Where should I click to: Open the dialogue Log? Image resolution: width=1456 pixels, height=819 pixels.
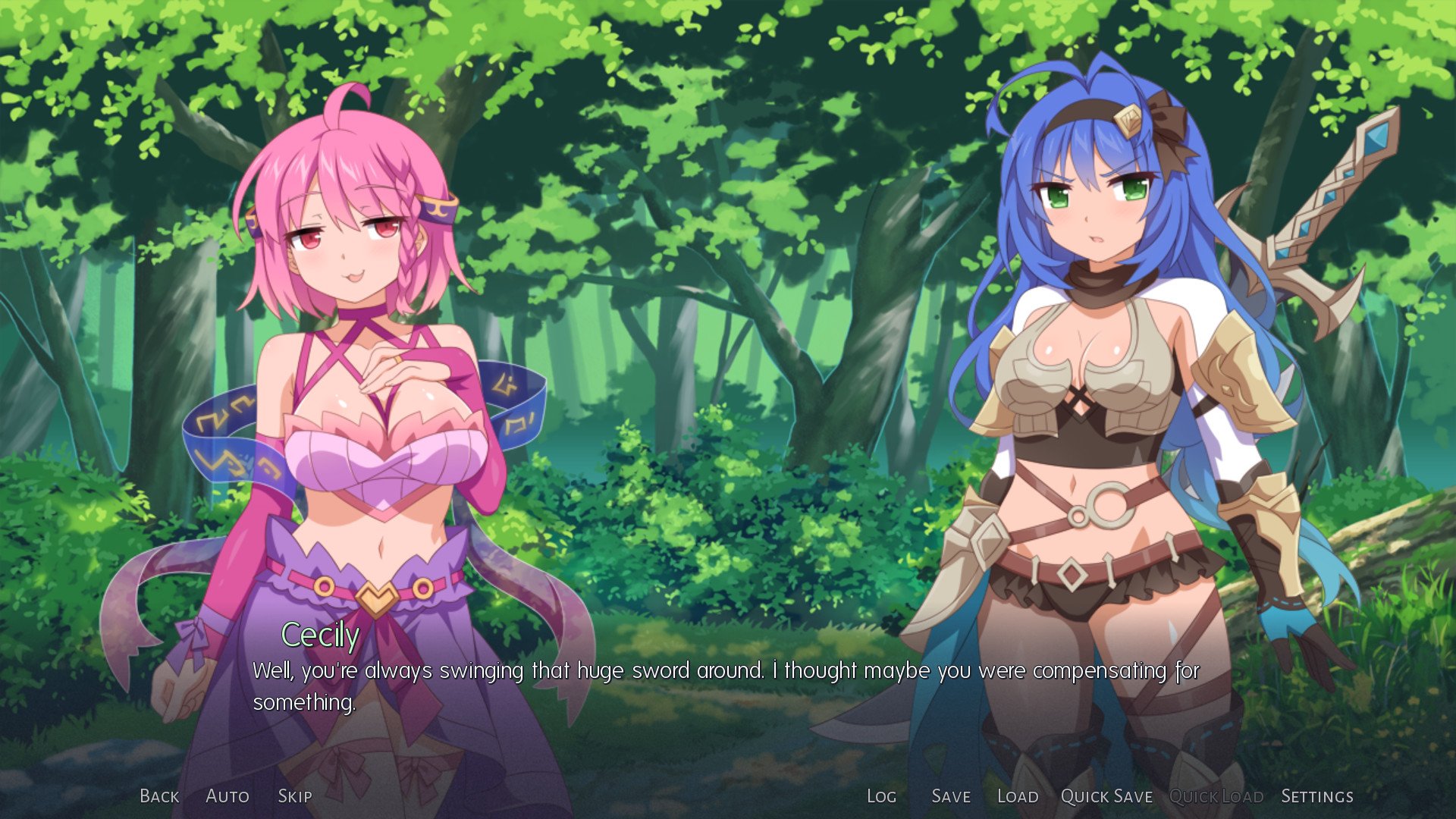881,796
